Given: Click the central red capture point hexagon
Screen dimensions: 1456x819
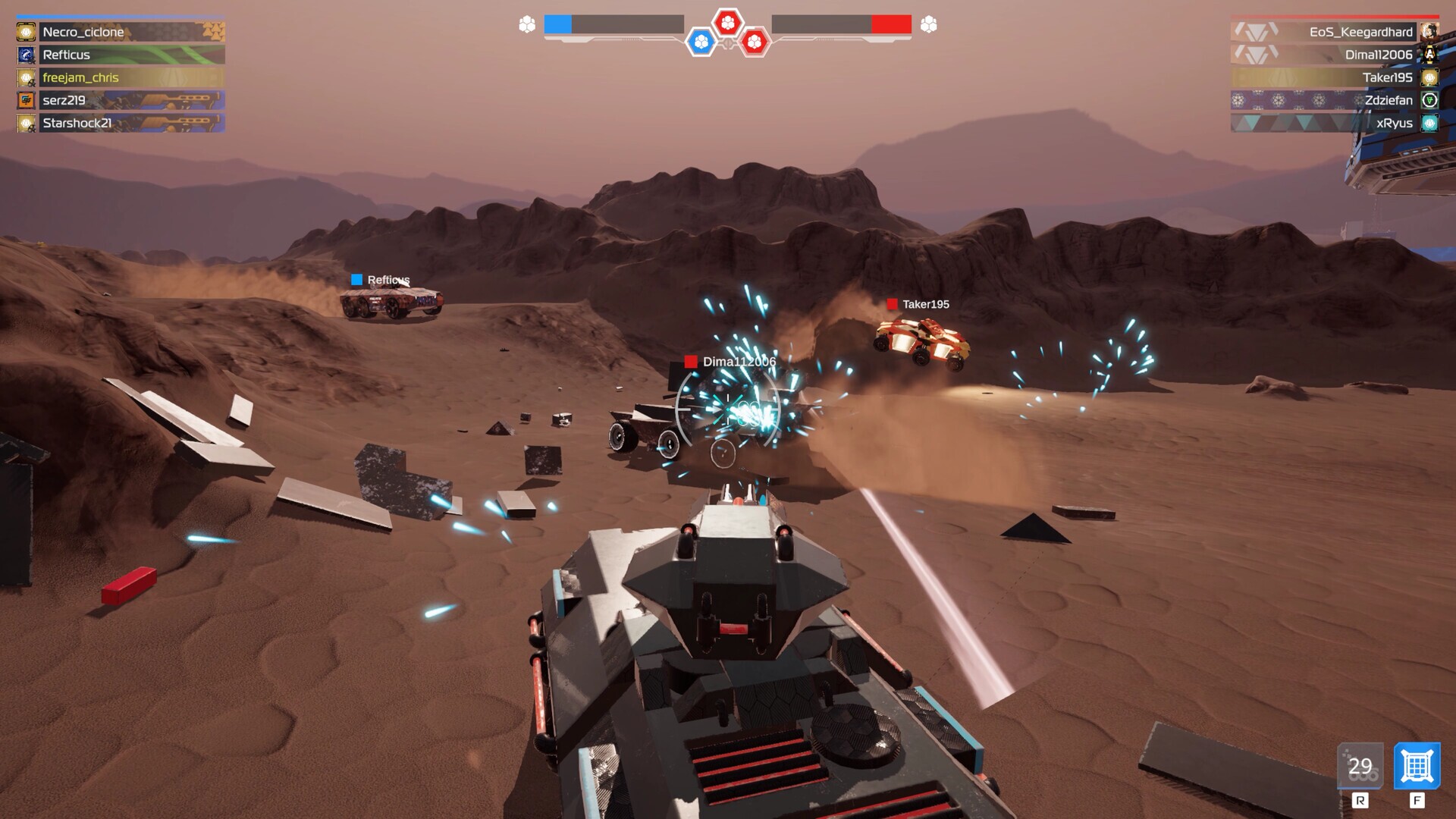Looking at the screenshot, I should tap(730, 24).
